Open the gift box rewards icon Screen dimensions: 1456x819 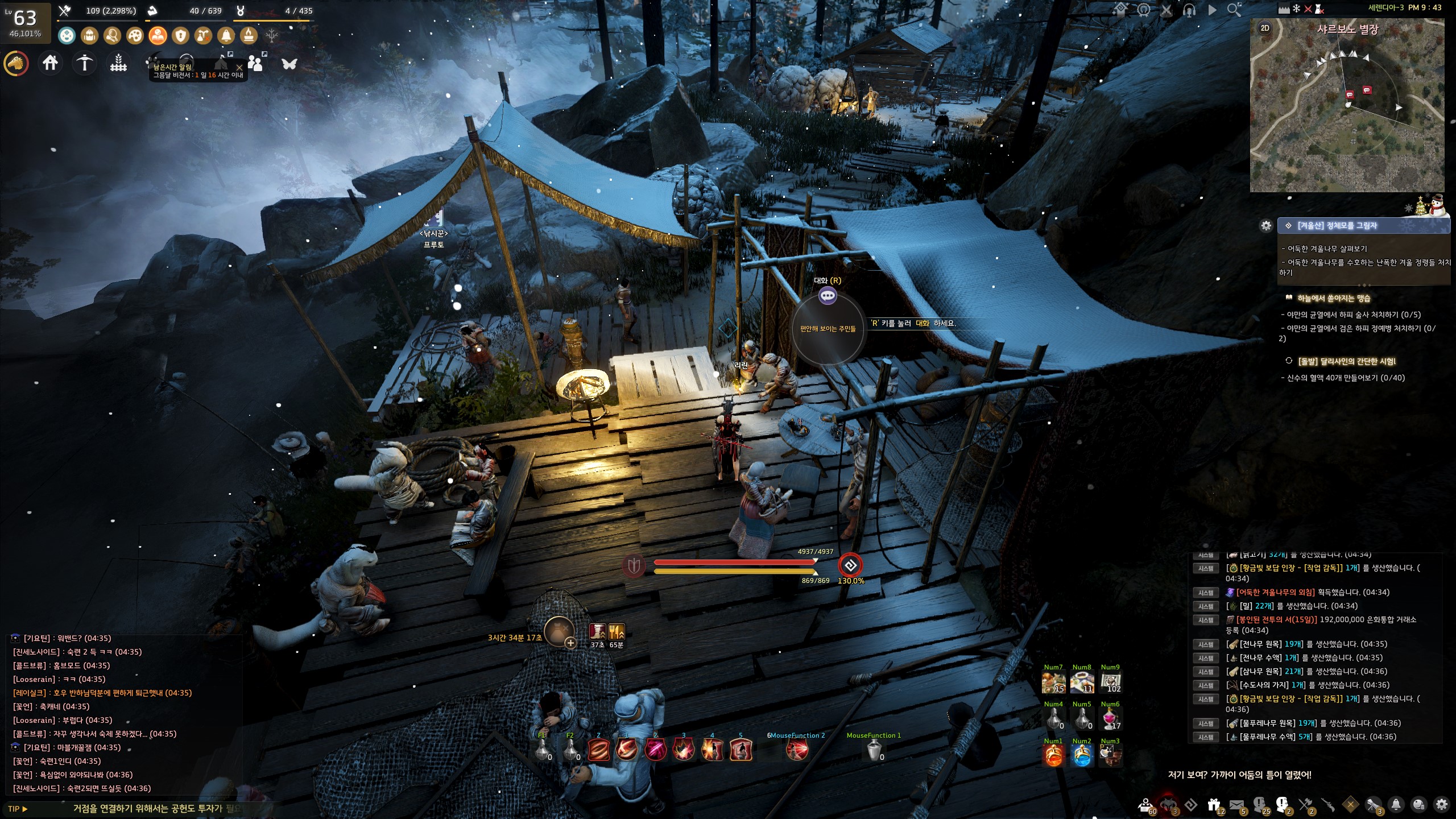coord(1214,805)
